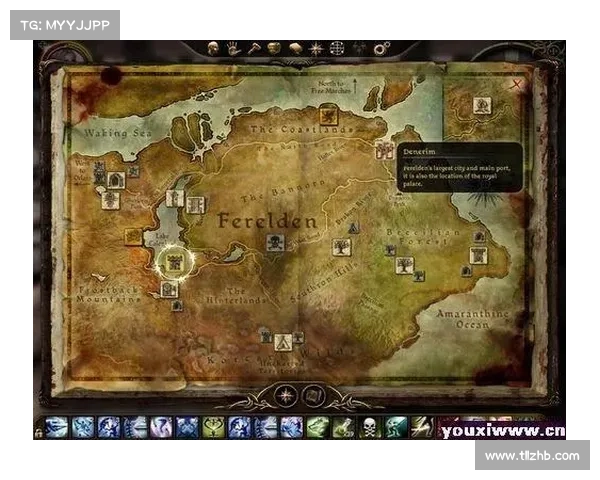600x480 pixels.
Task: Travel to the Denerim city marker
Action: tap(384, 150)
